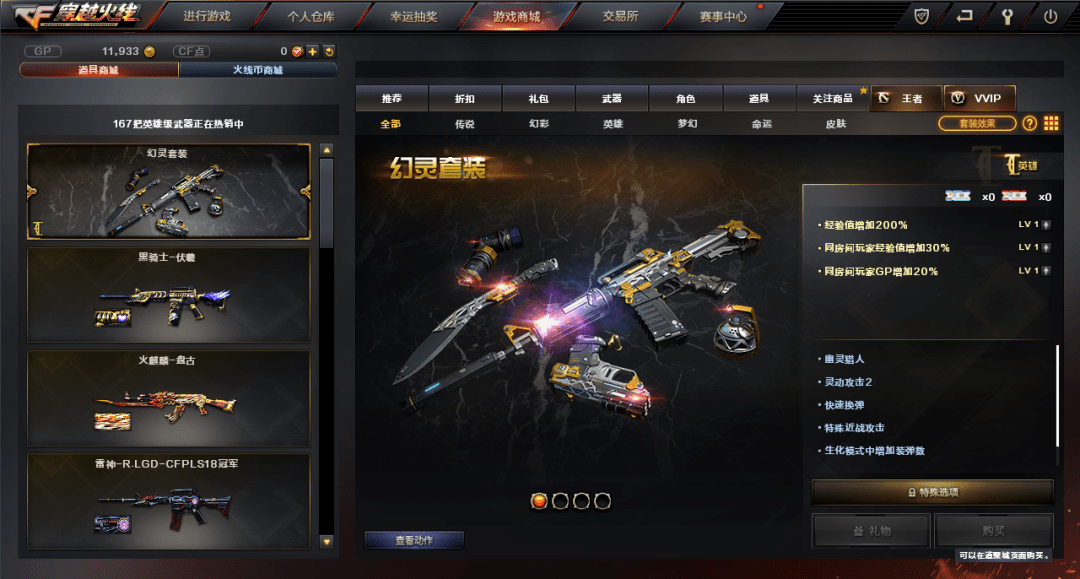This screenshot has height=579, width=1080.
Task: Select the 火麒麟-盘古 weapon listing
Action: [x=168, y=397]
